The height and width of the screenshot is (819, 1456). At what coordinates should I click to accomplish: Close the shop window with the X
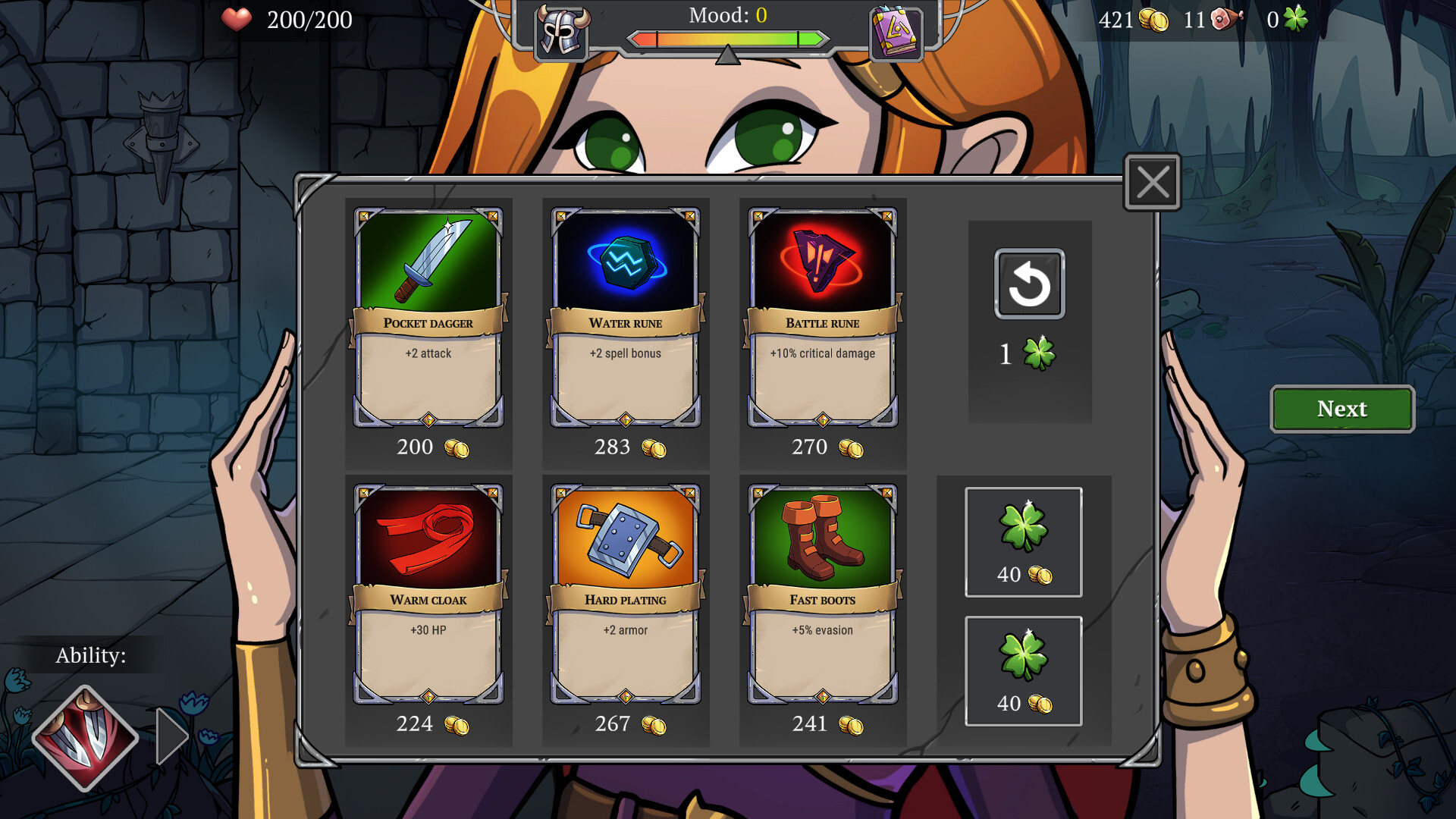coord(1151,182)
